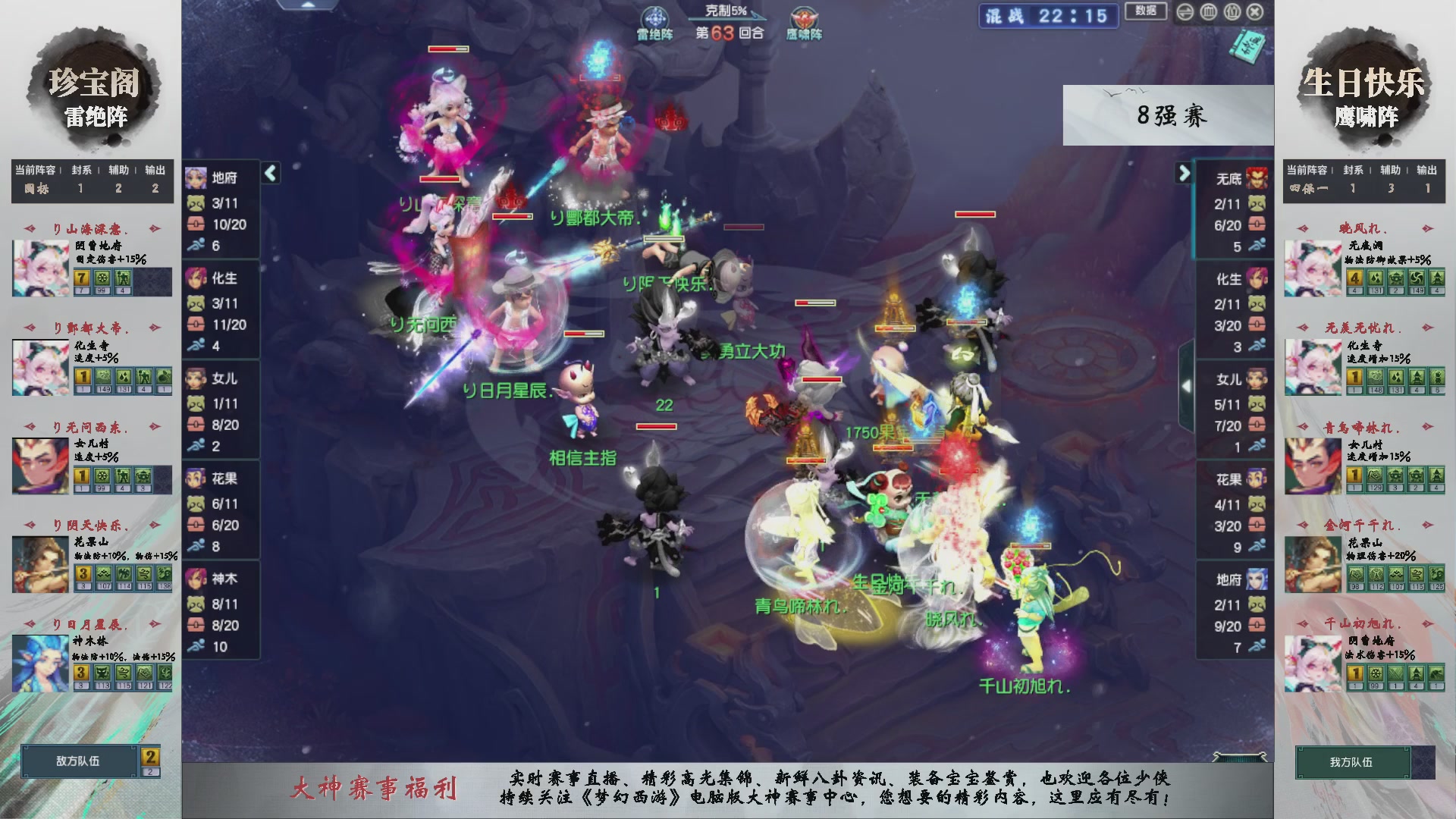1456x819 pixels.
Task: Toggle the 血 health-bar display icon top right
Action: click(1209, 12)
